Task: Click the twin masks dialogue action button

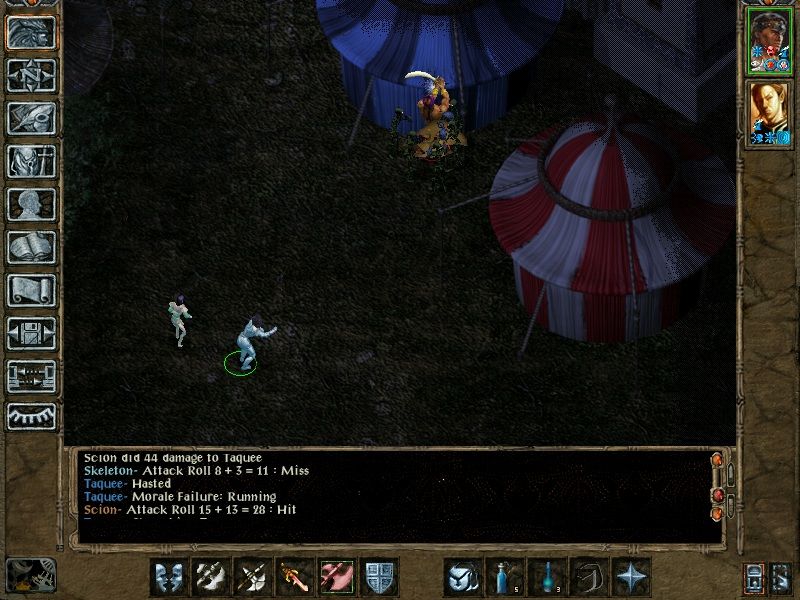Action: click(x=169, y=577)
